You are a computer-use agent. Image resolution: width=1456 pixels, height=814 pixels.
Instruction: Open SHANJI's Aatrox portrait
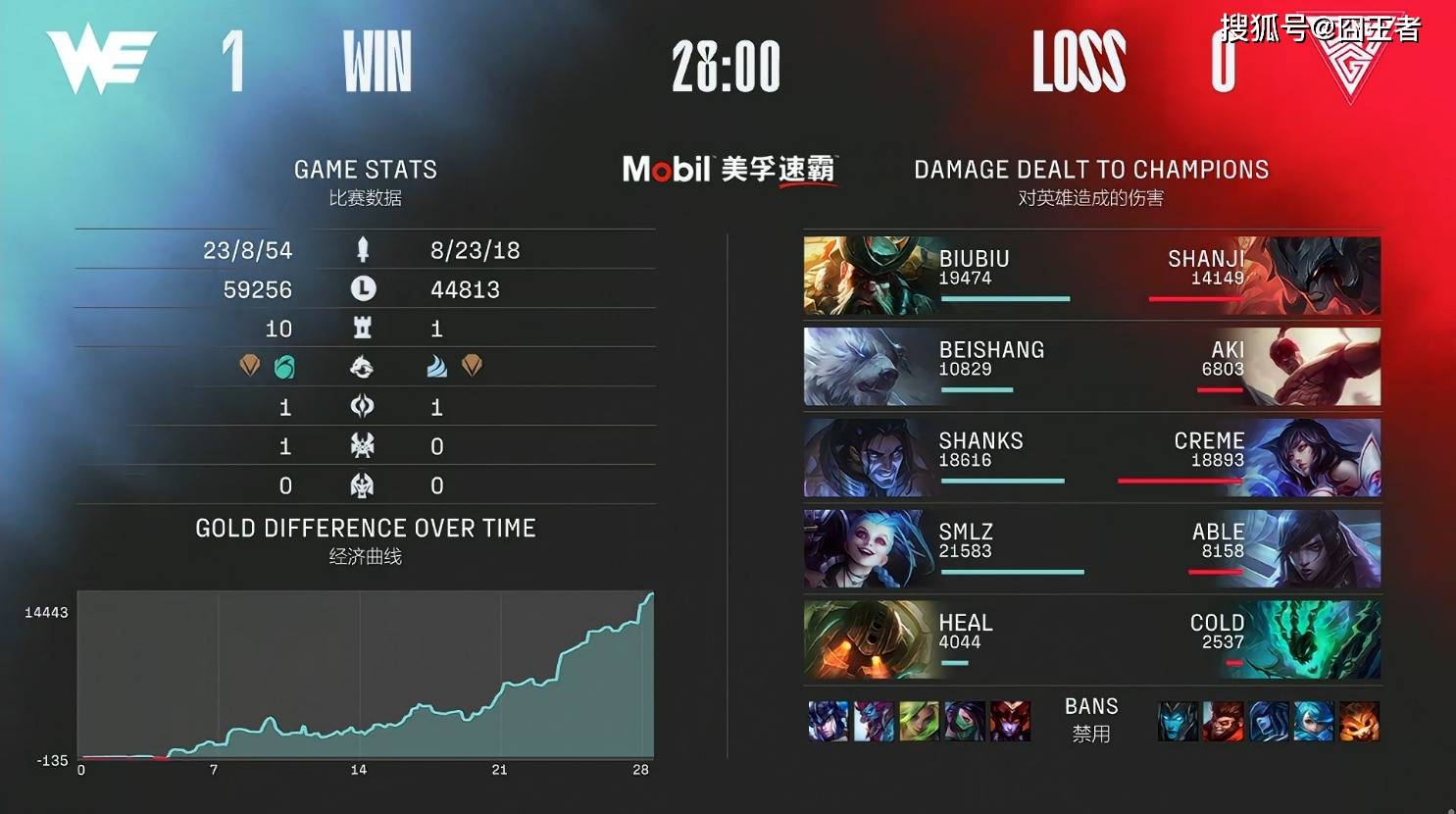1319,276
